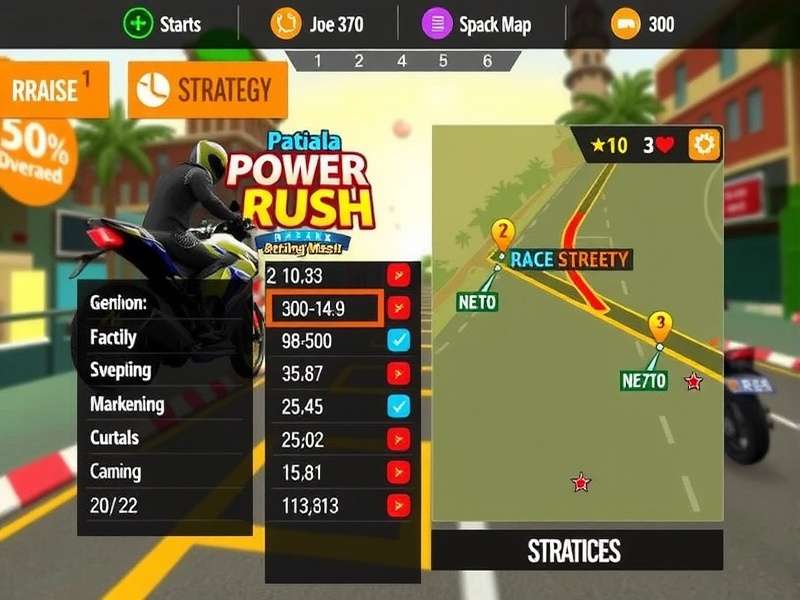Viewport: 800px width, 600px height.
Task: Choose the Markening list entry
Action: [x=127, y=404]
